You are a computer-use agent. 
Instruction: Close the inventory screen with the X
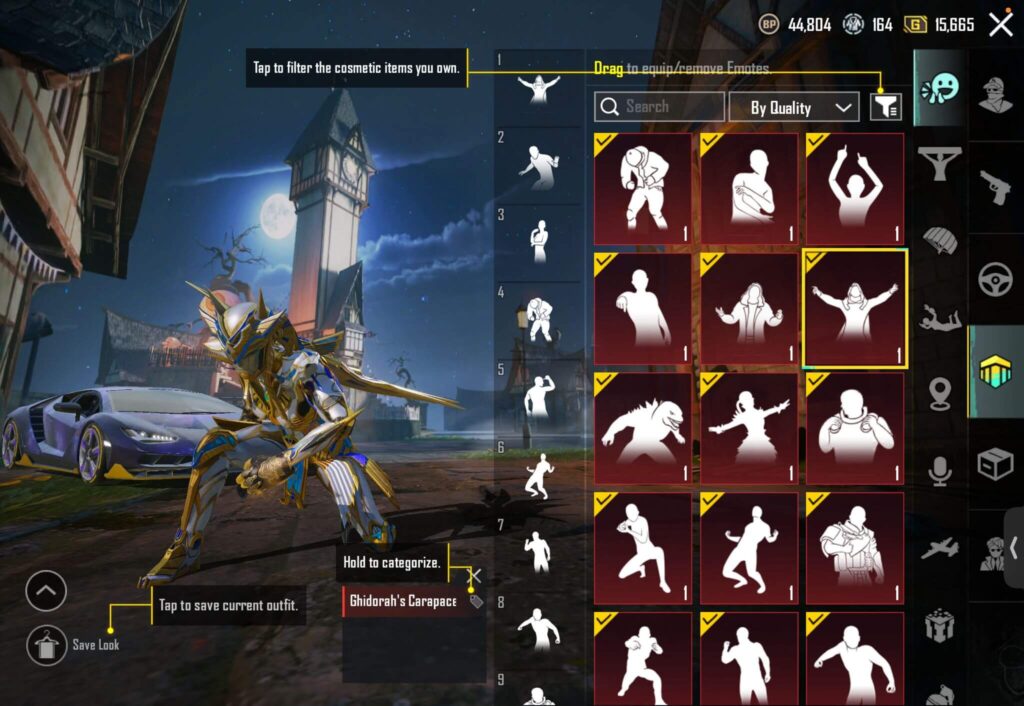point(1000,25)
